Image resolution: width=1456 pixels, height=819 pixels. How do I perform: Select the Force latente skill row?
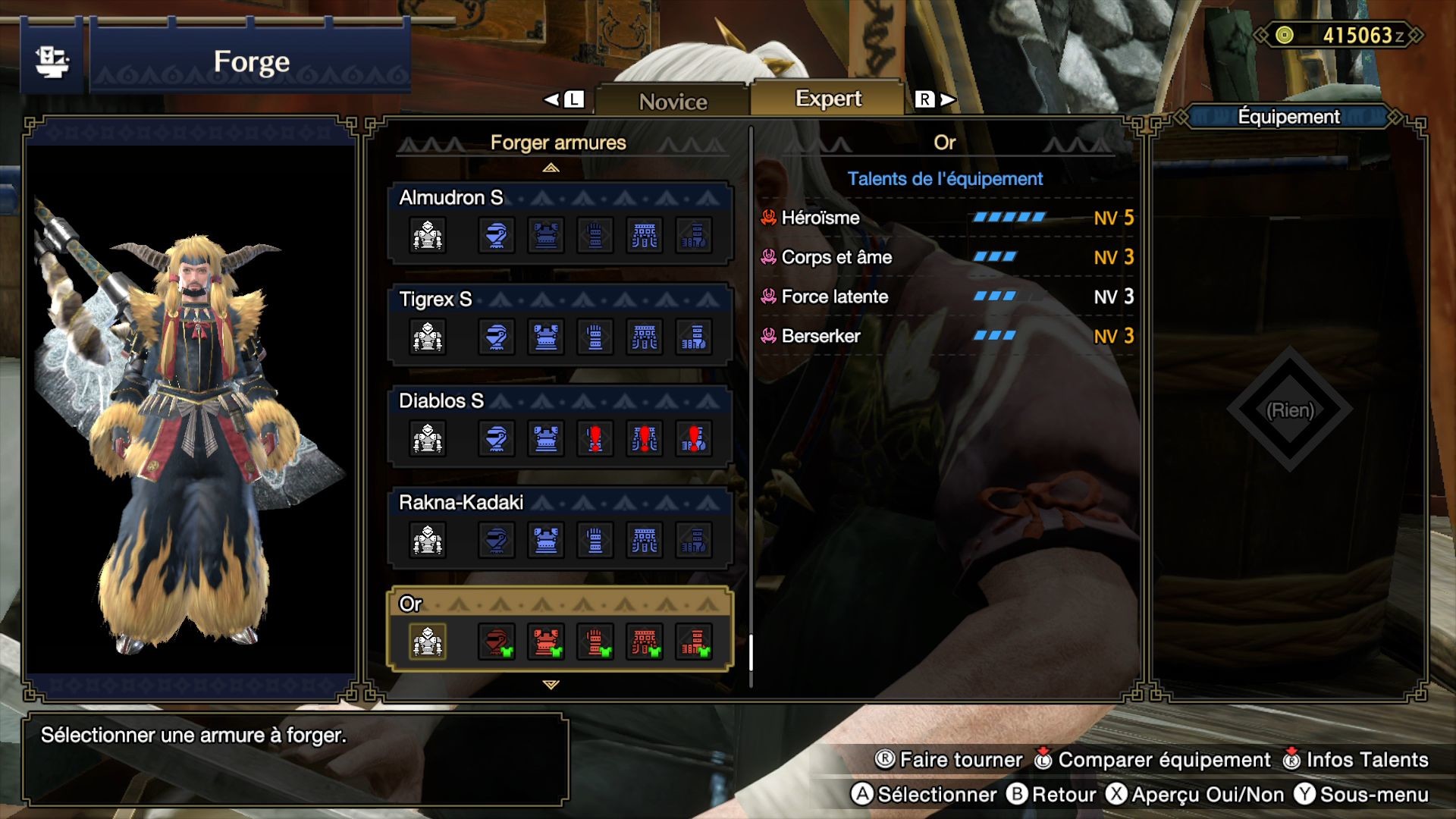(x=946, y=297)
